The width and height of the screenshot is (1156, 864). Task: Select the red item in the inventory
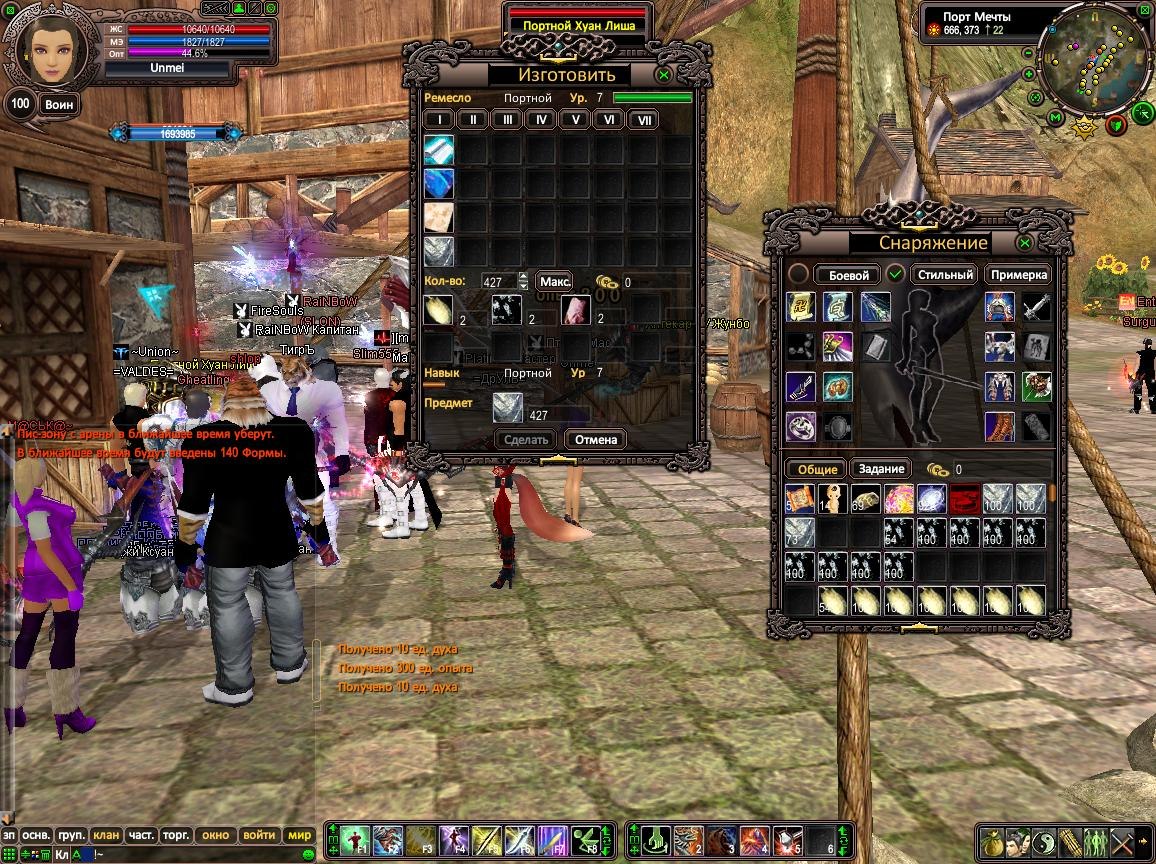pyautogui.click(x=964, y=498)
